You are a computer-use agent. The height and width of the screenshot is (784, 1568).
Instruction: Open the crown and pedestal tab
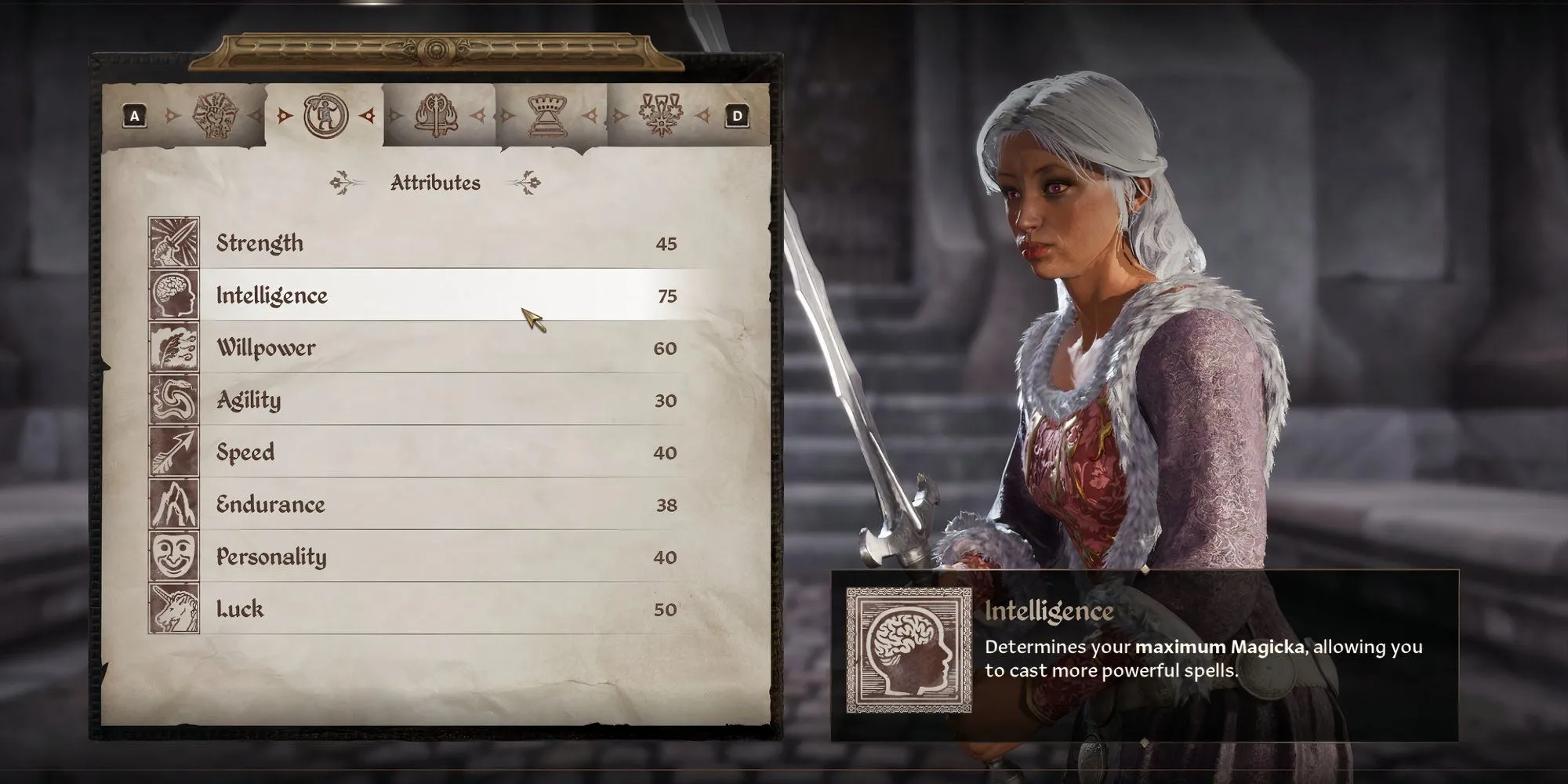click(x=549, y=116)
